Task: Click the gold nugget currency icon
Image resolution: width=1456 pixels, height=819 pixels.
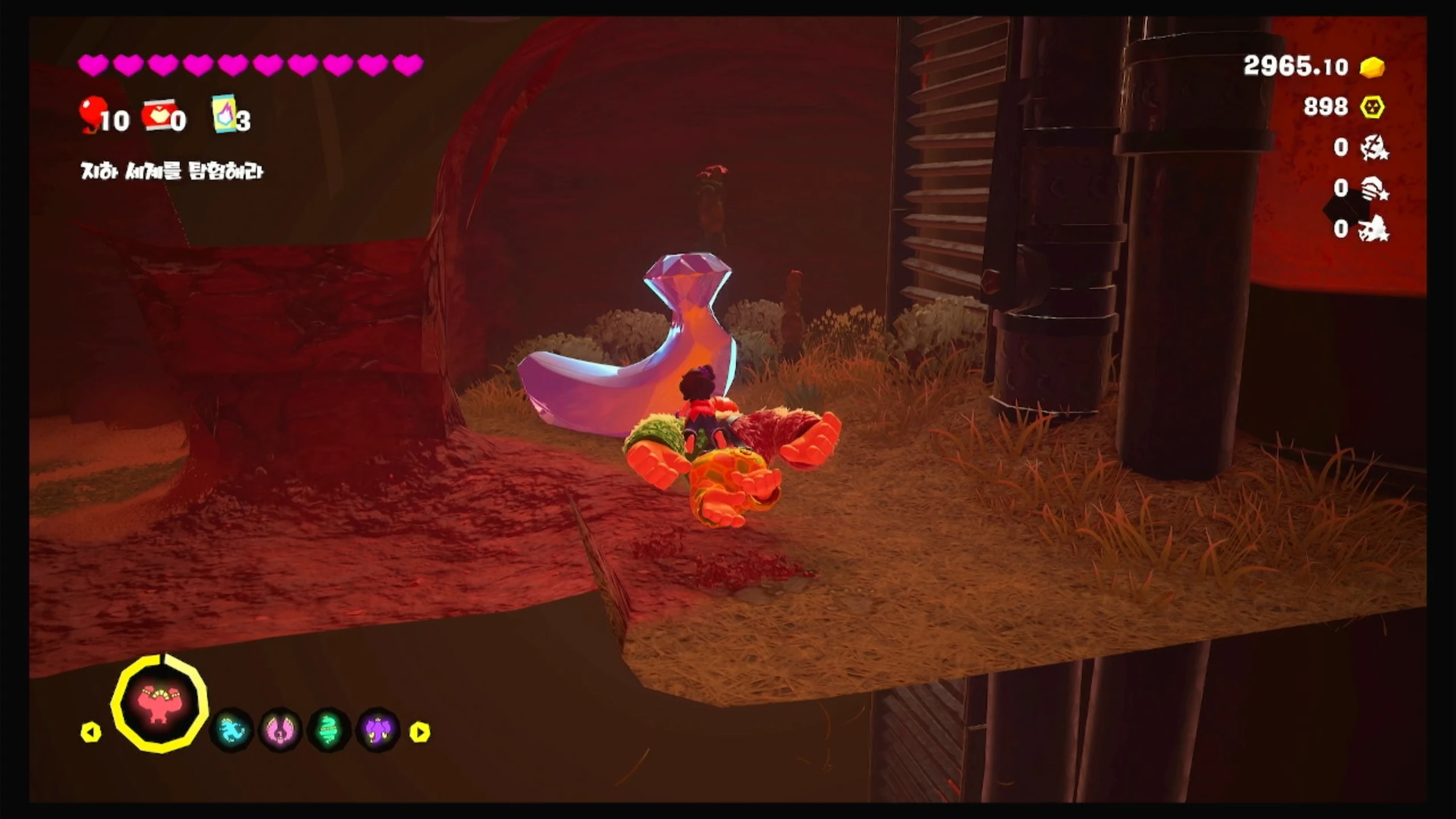Action: (x=1372, y=67)
